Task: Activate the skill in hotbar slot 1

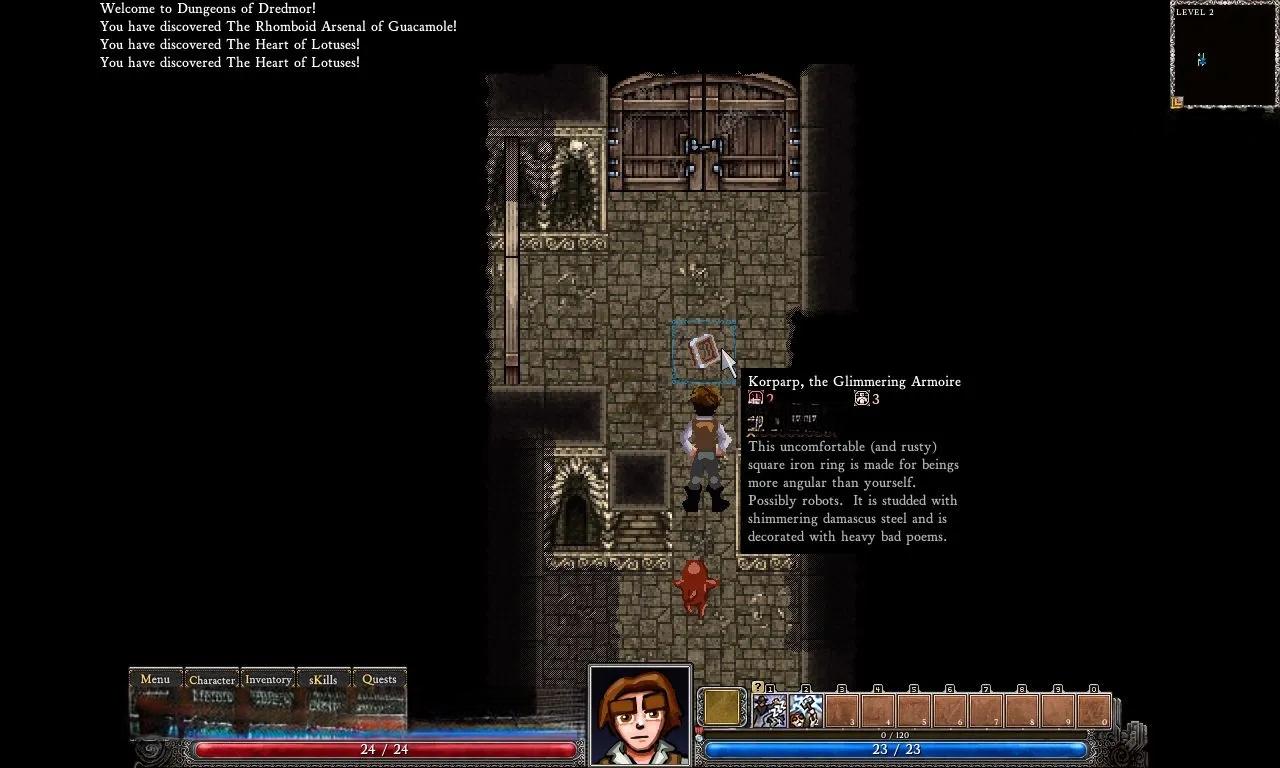Action: tap(769, 710)
